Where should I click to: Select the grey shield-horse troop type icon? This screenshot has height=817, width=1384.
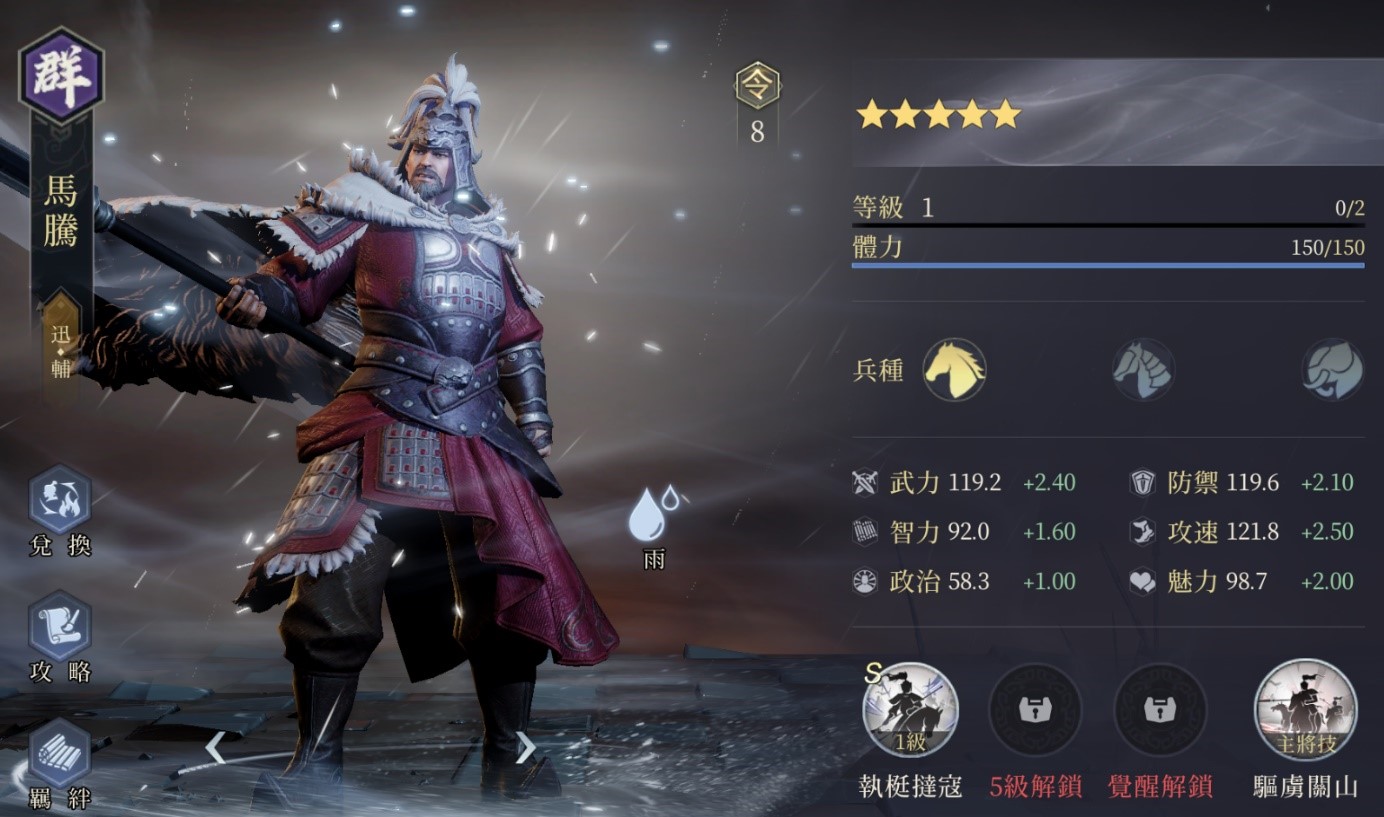pyautogui.click(x=1142, y=370)
